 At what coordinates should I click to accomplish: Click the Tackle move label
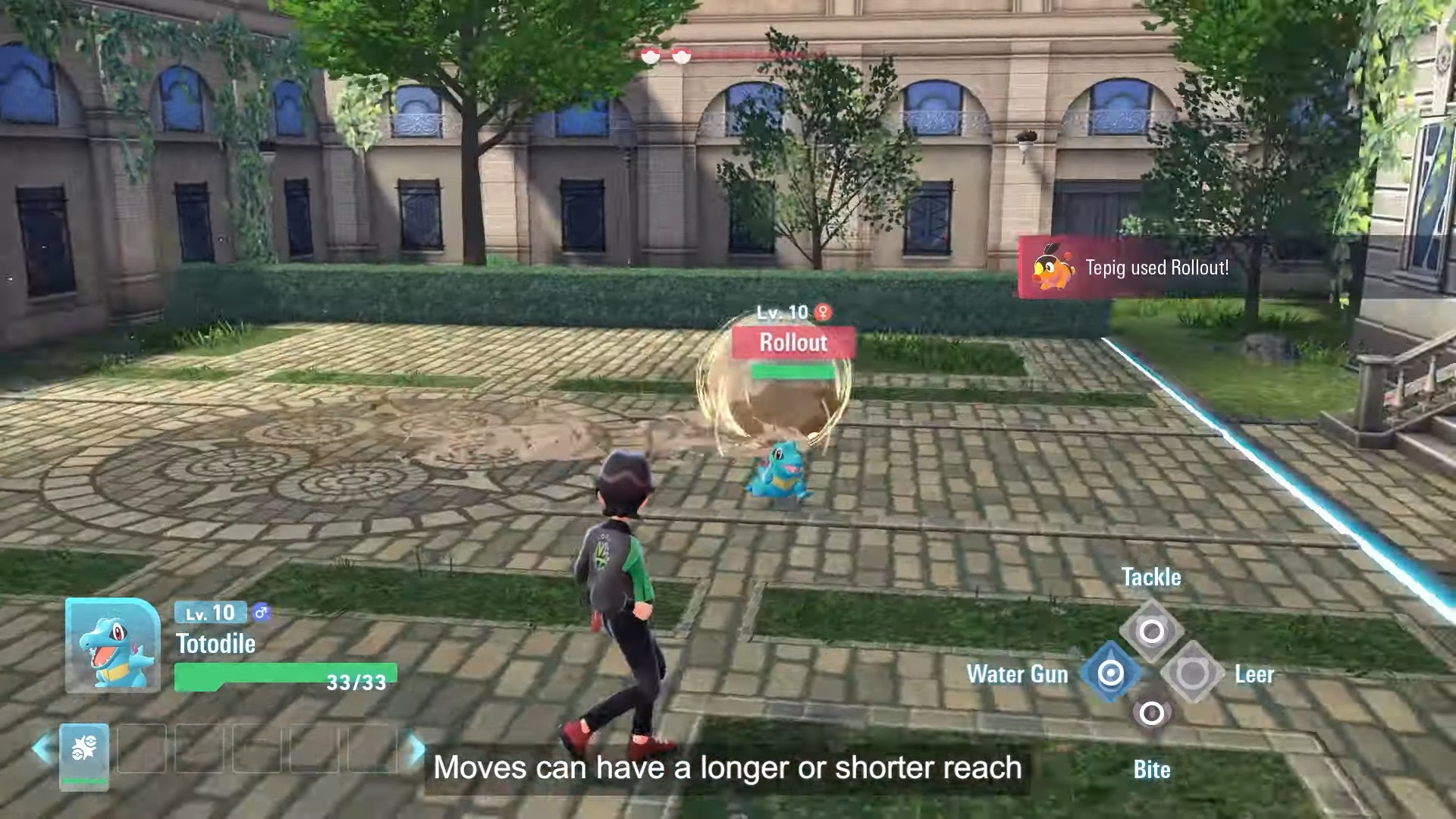point(1151,577)
